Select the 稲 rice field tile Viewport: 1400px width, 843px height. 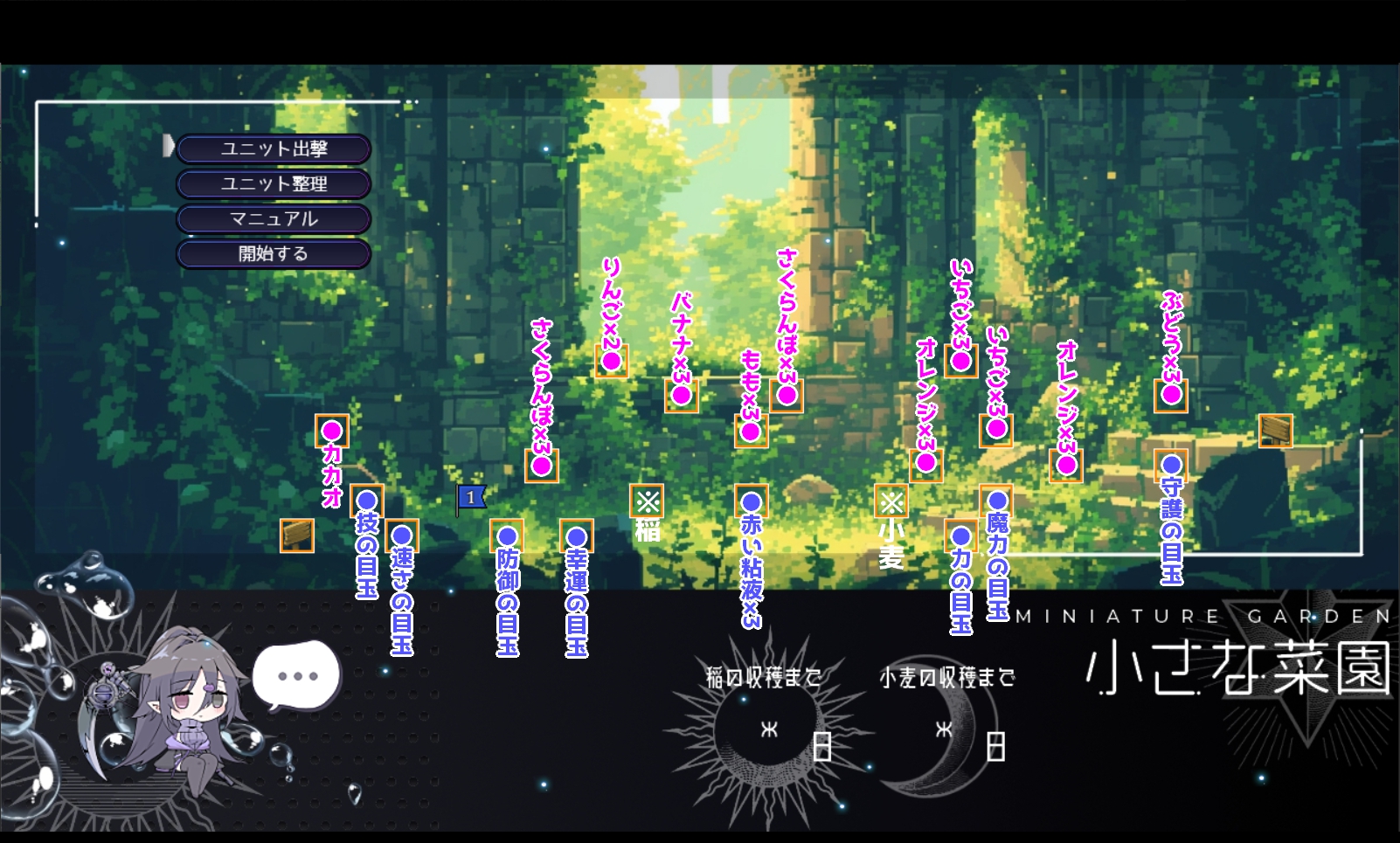[x=647, y=501]
